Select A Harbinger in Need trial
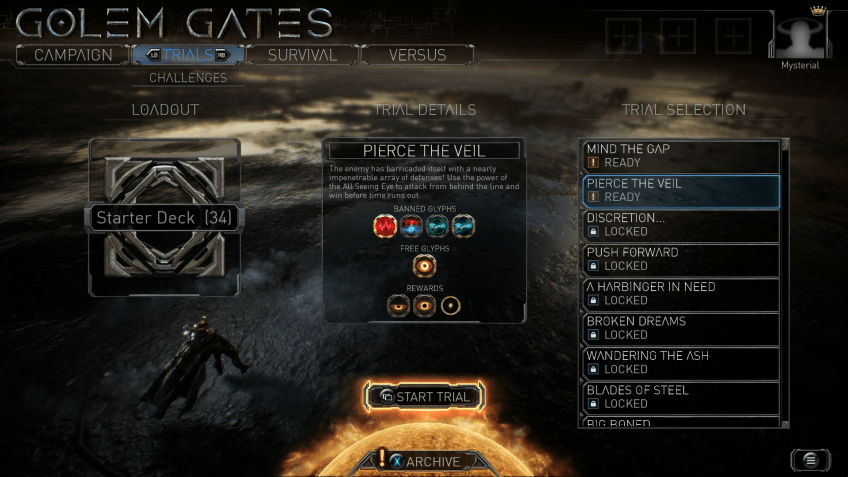Viewport: 848px width, 477px height. (680, 294)
